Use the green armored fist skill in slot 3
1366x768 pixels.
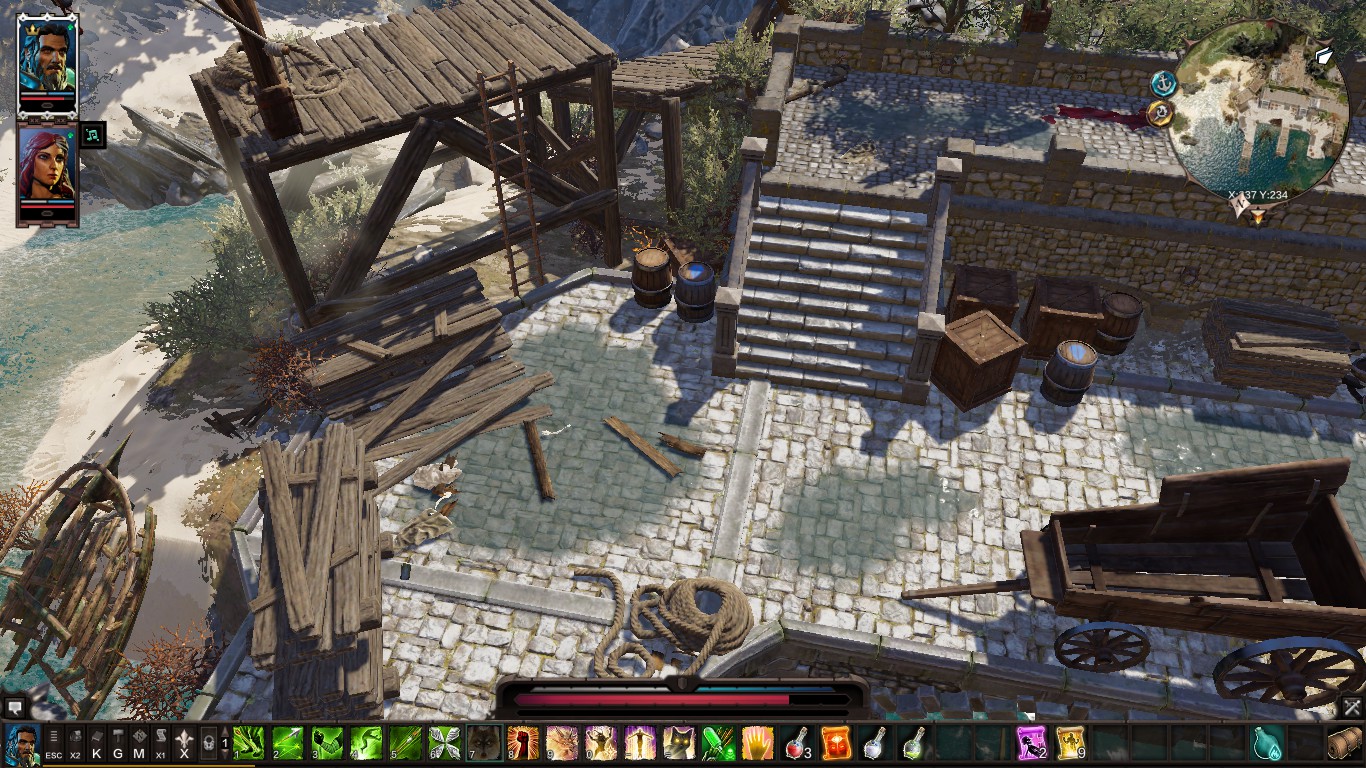(x=327, y=744)
